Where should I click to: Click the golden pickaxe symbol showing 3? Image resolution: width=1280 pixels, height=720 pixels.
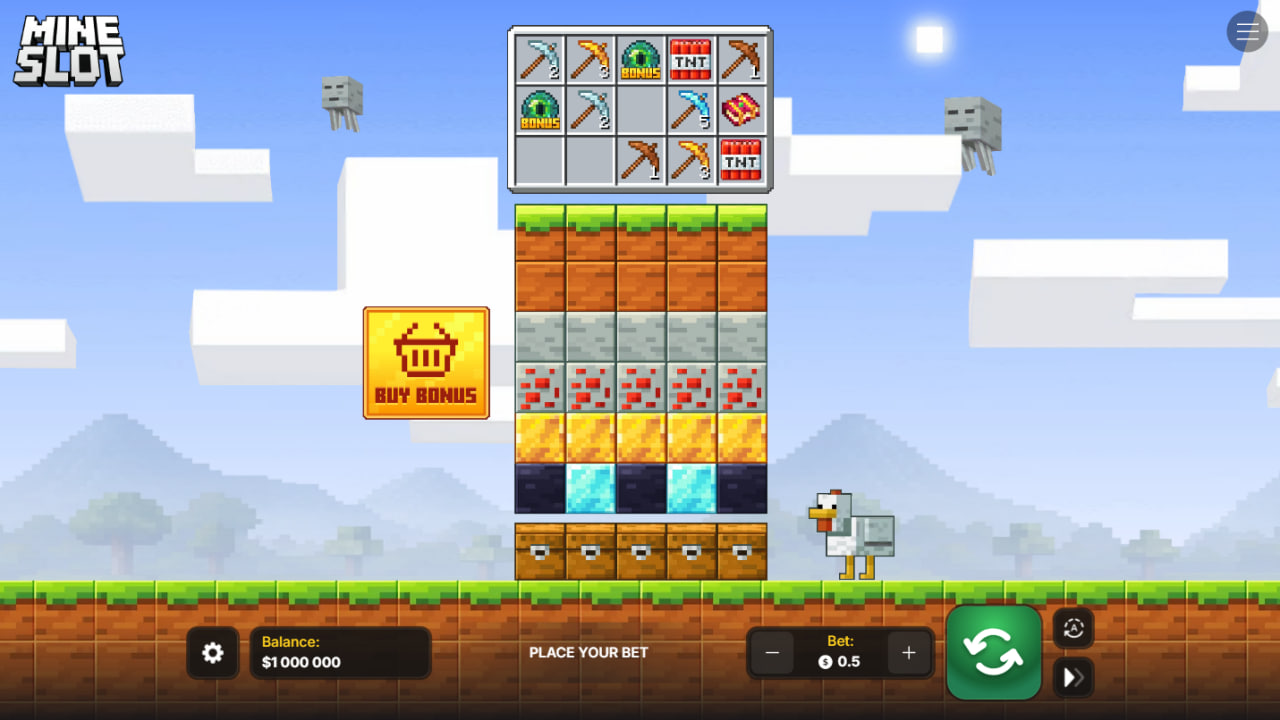tap(590, 60)
